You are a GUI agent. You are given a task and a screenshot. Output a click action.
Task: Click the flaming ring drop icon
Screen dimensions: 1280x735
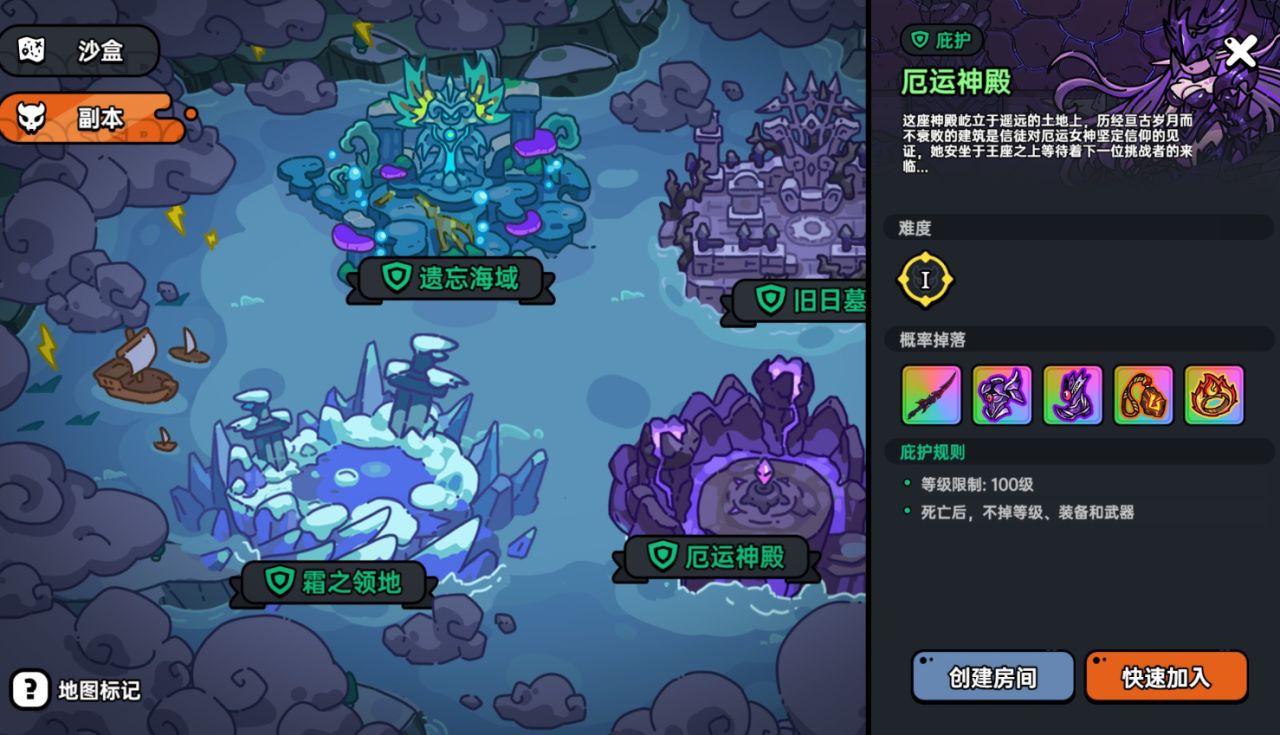click(1214, 395)
